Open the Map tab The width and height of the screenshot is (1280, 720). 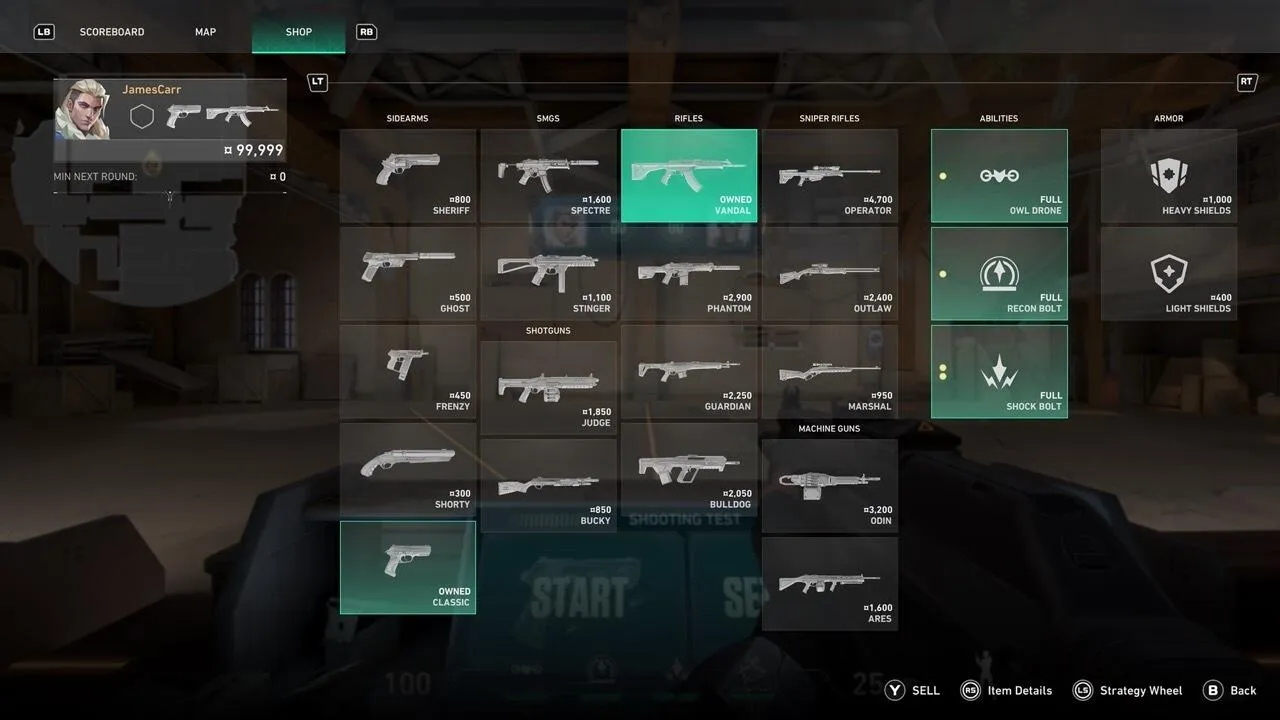(x=205, y=32)
